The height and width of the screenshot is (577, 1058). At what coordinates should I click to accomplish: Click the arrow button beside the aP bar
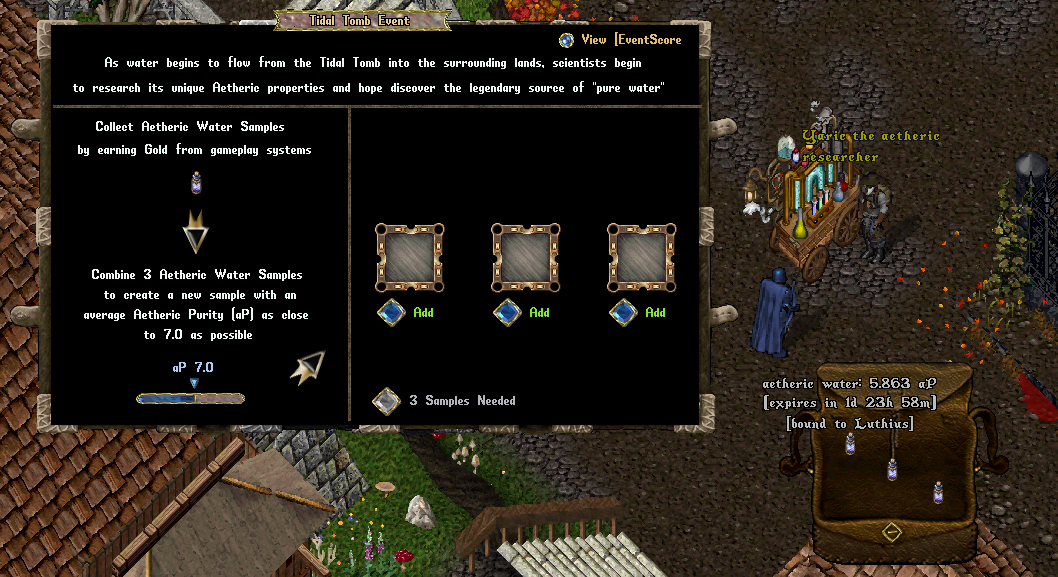pyautogui.click(x=308, y=367)
